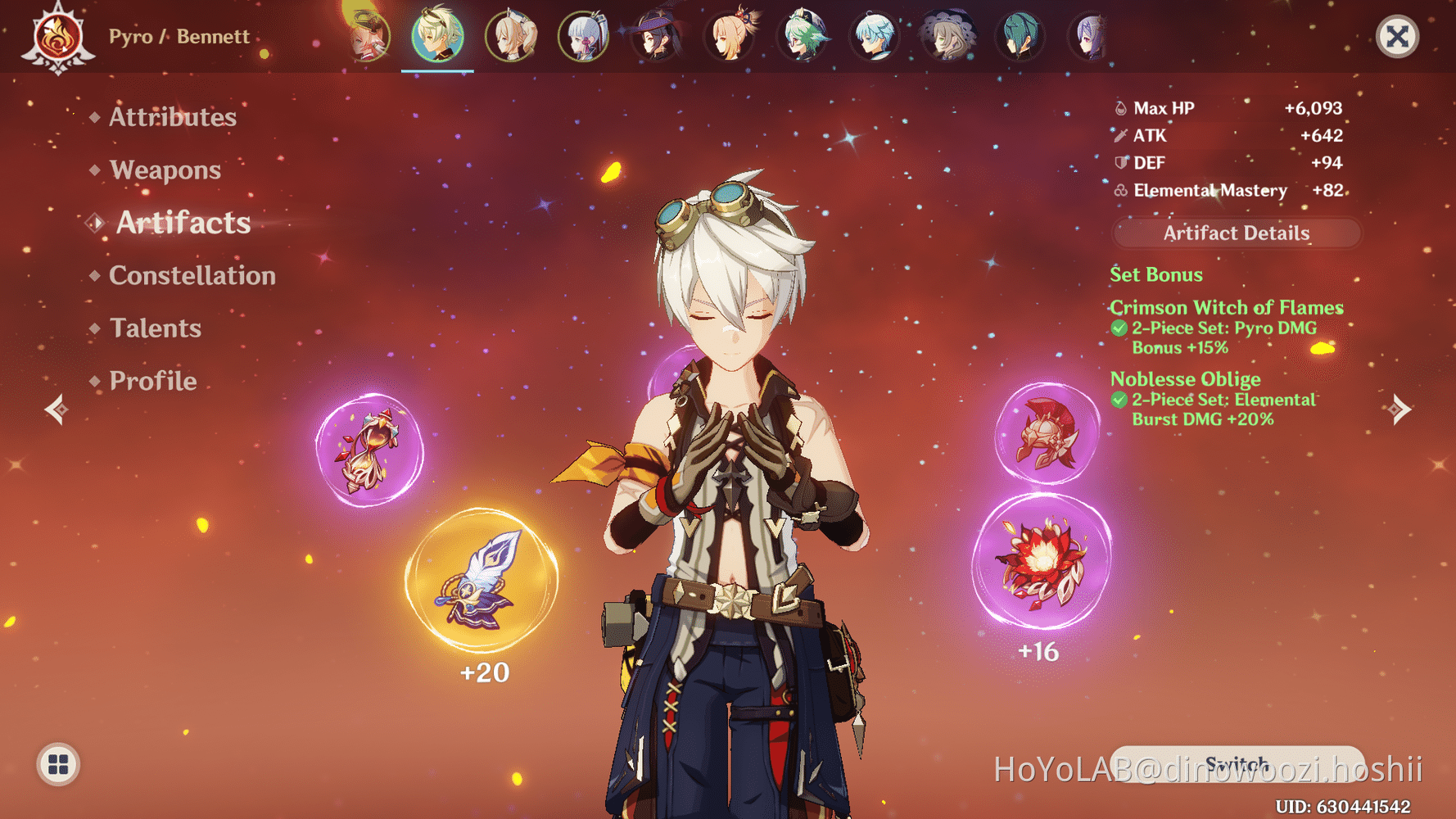The width and height of the screenshot is (1456, 819).
Task: Choose the light-blue-haired Chongyun portrait
Action: [x=875, y=36]
